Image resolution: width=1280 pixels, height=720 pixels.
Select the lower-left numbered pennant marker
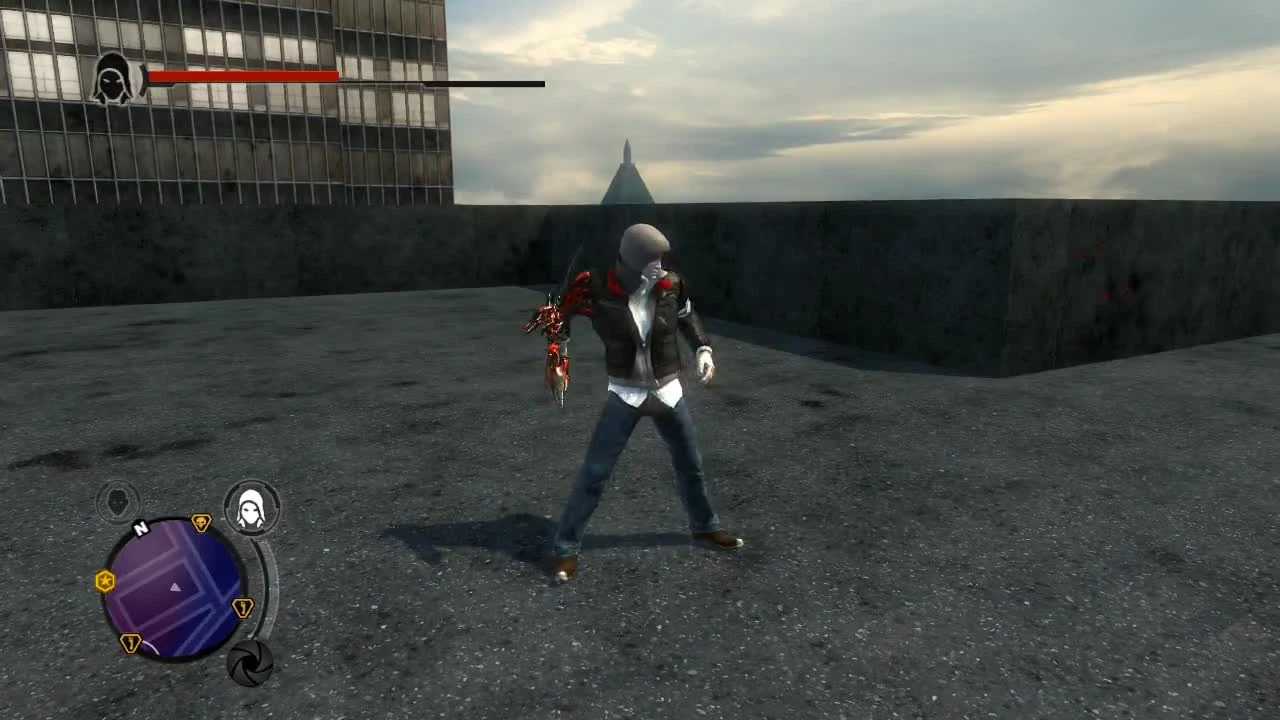pyautogui.click(x=130, y=643)
